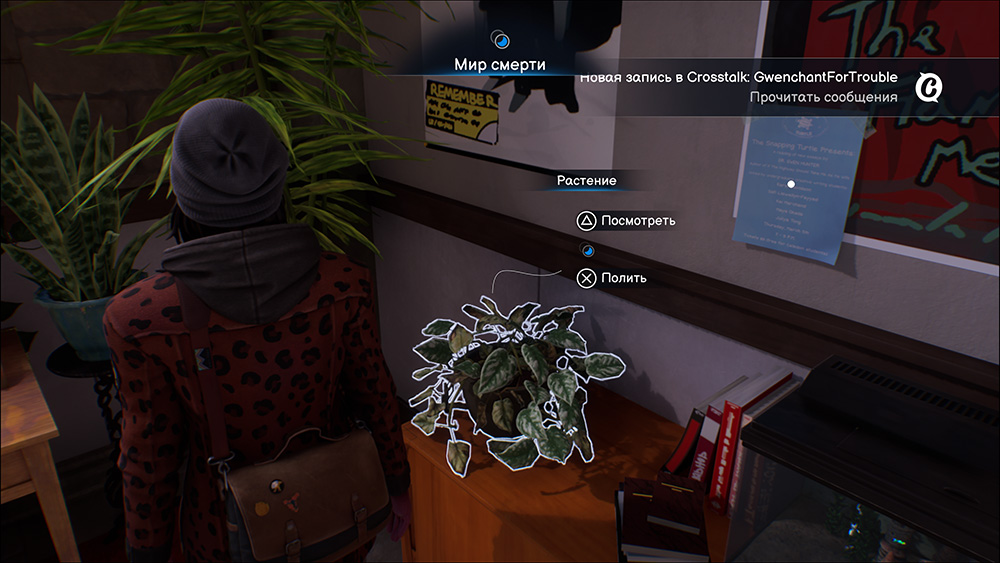This screenshot has width=1000, height=563.
Task: Open "Прочитать сообщения" in the Crosstalk notification
Action: click(823, 97)
